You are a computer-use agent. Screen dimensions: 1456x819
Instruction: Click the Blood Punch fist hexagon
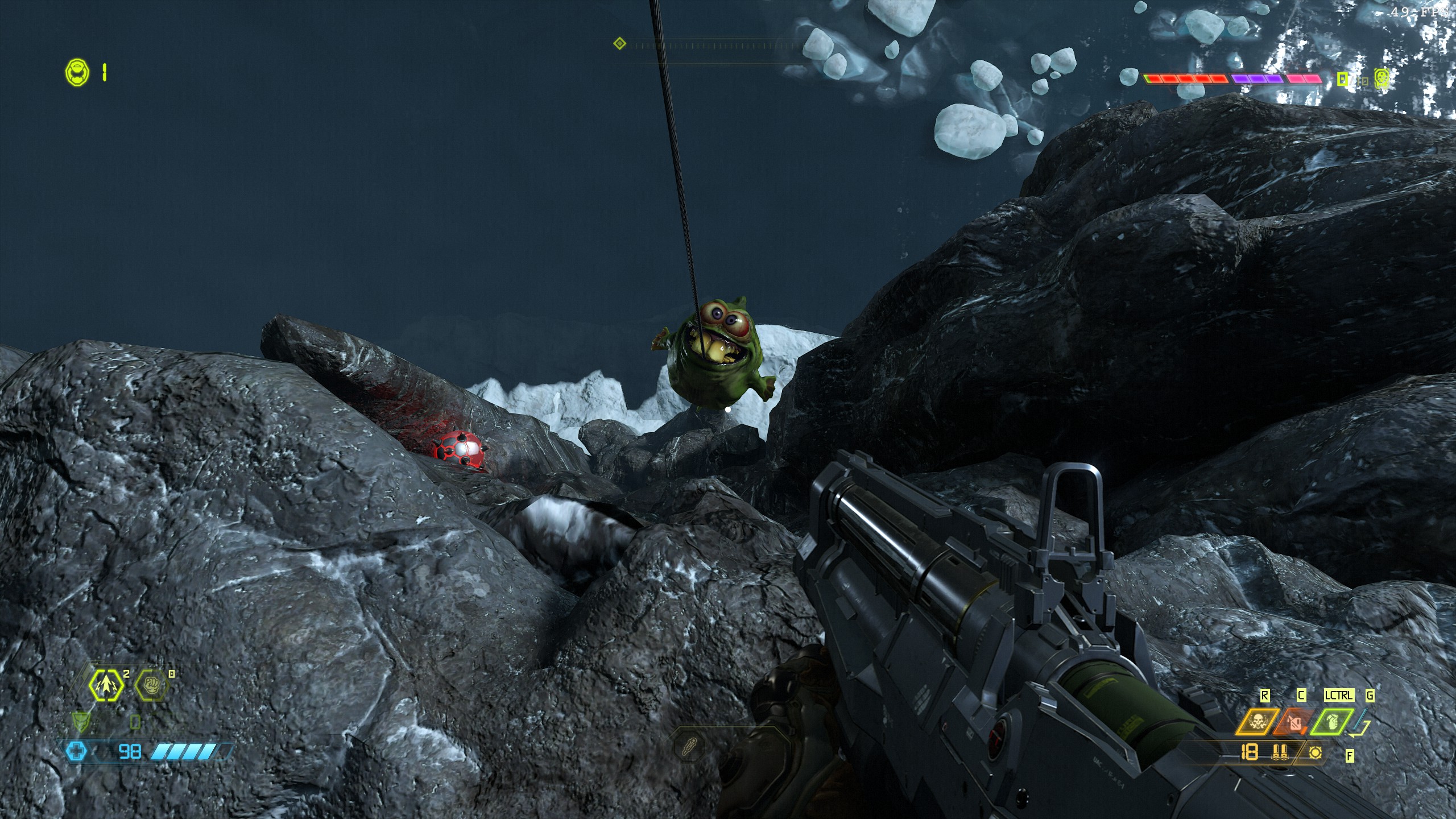[152, 686]
